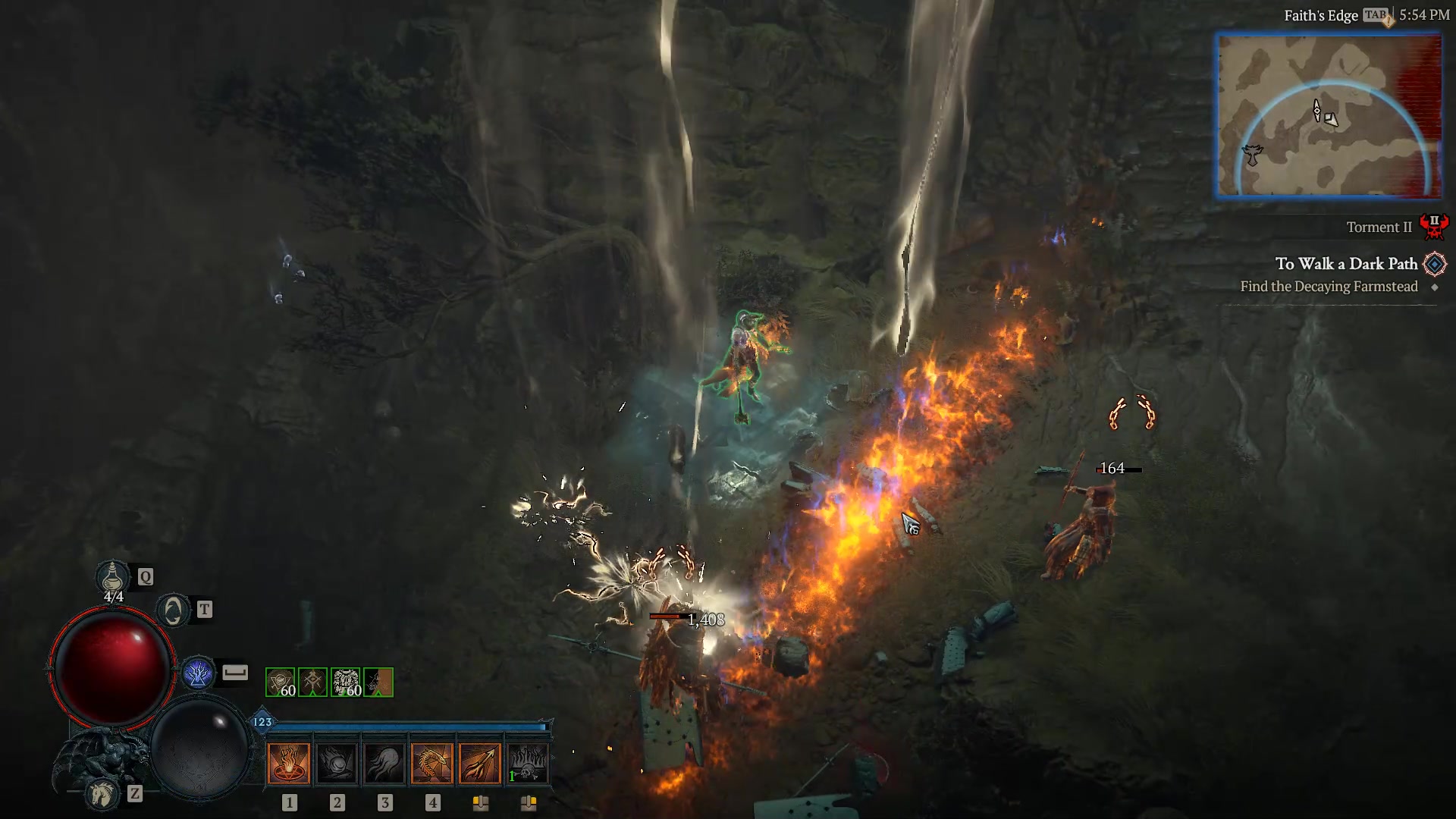
Task: Drink the health potion (Q slot)
Action: tap(111, 579)
